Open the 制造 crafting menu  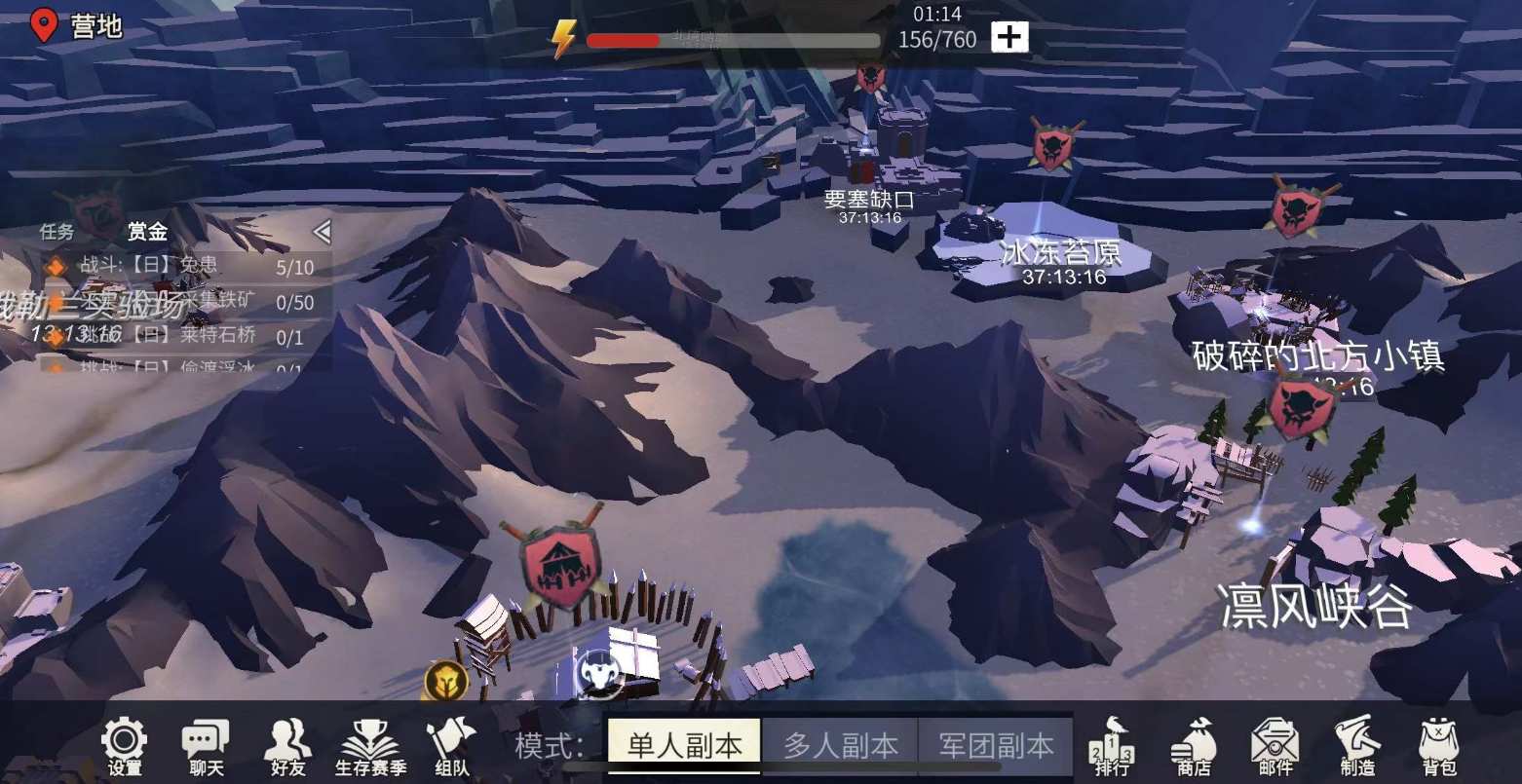[1357, 747]
